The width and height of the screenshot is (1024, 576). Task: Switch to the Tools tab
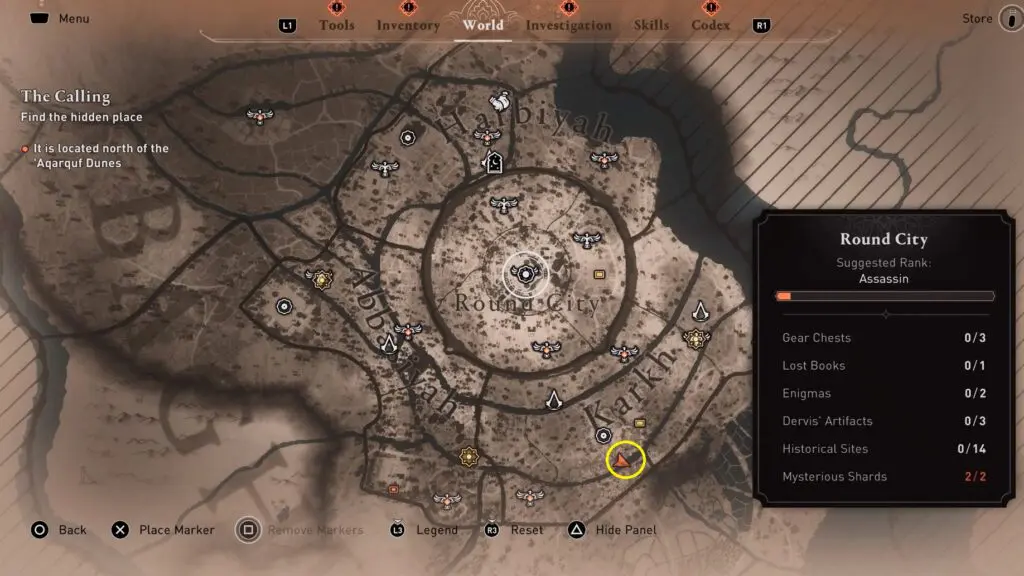click(336, 25)
